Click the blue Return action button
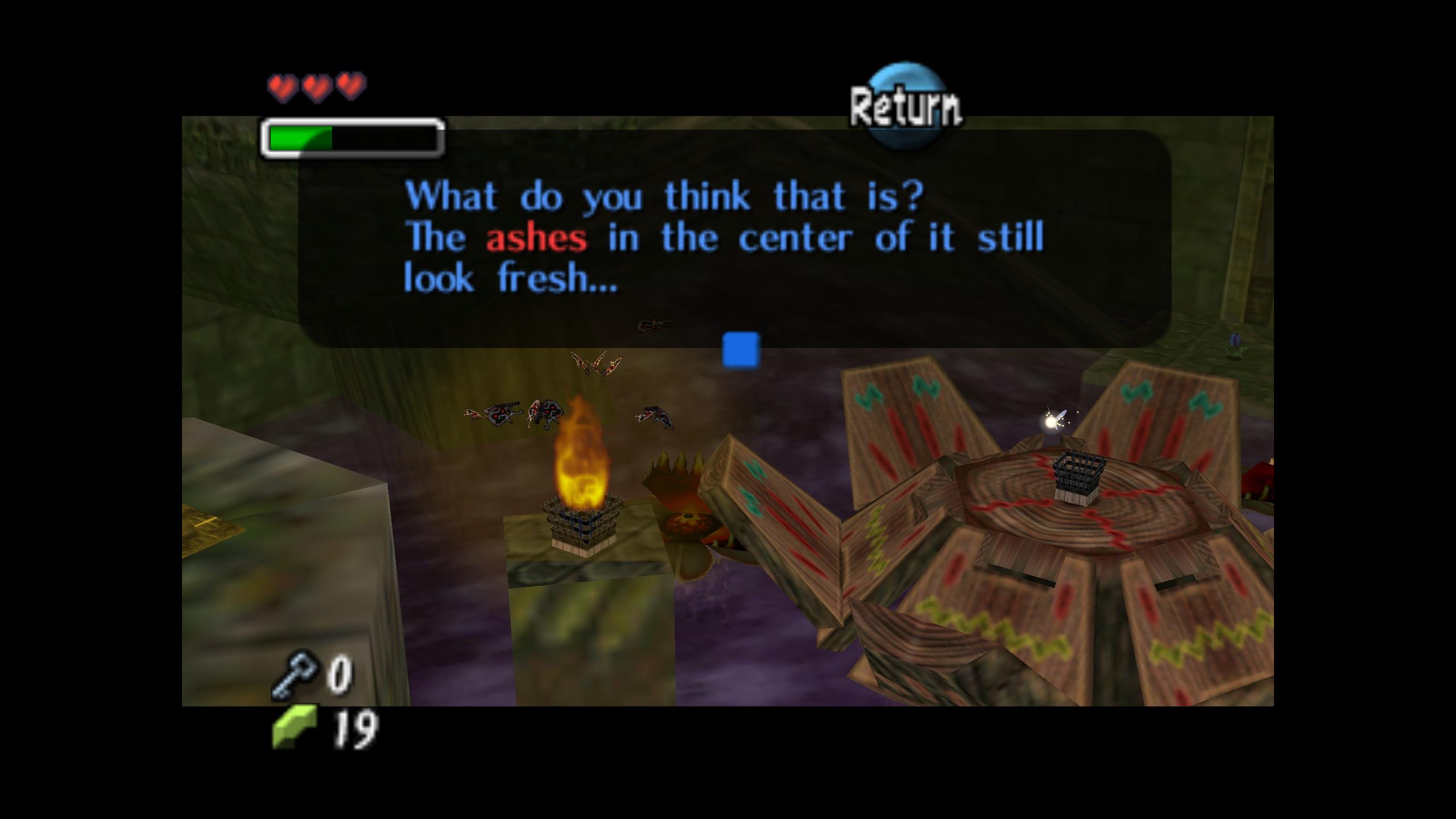The image size is (1456, 819). (x=906, y=106)
